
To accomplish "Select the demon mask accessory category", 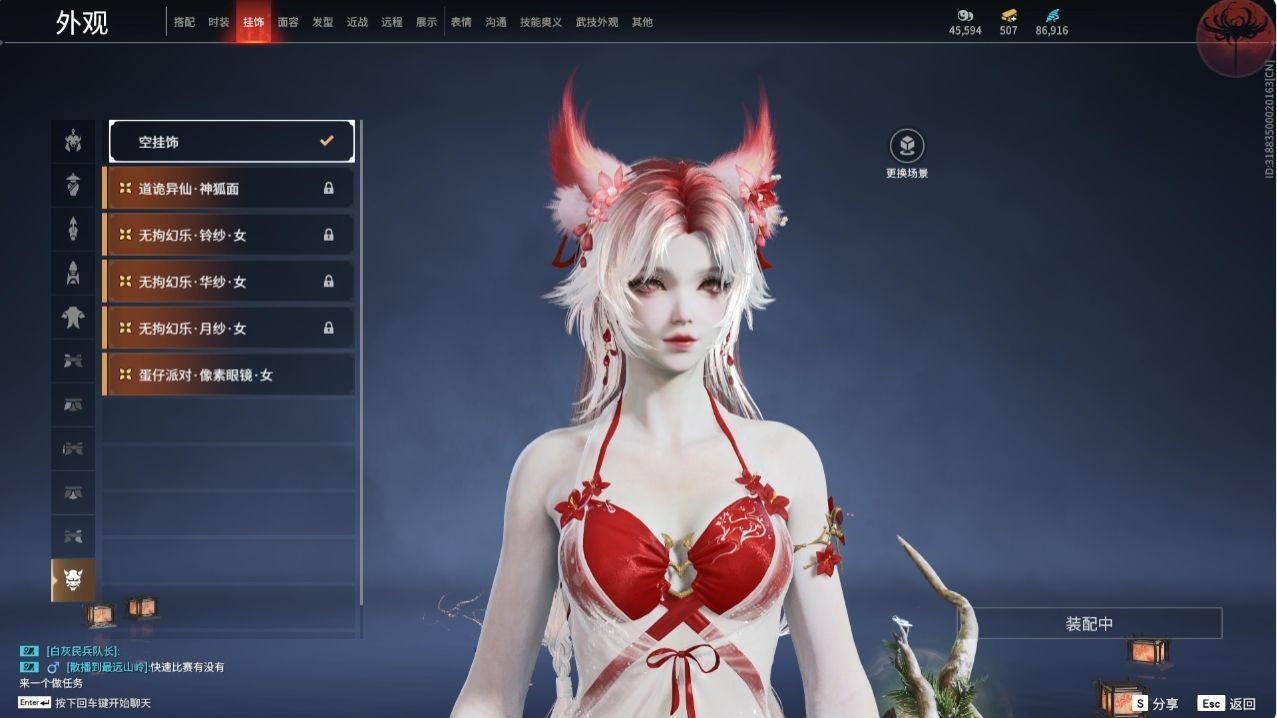I will [x=73, y=580].
